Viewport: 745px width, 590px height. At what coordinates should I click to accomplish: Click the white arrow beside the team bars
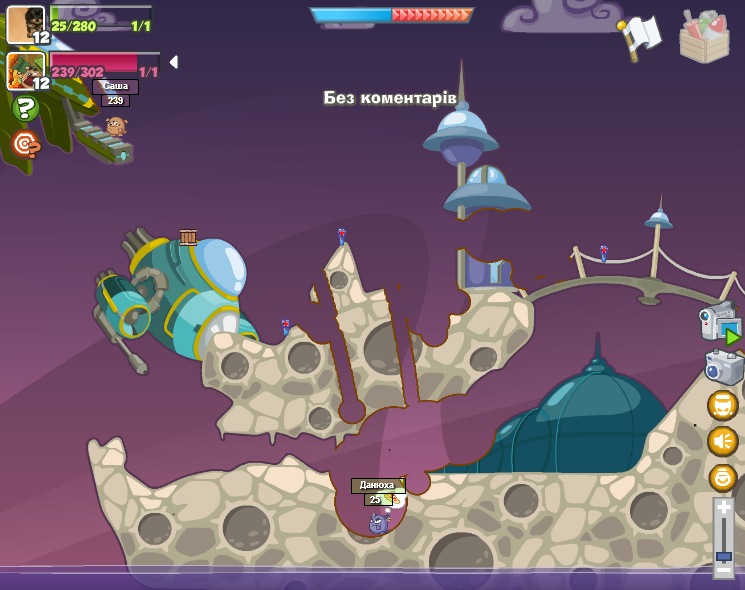pyautogui.click(x=173, y=62)
